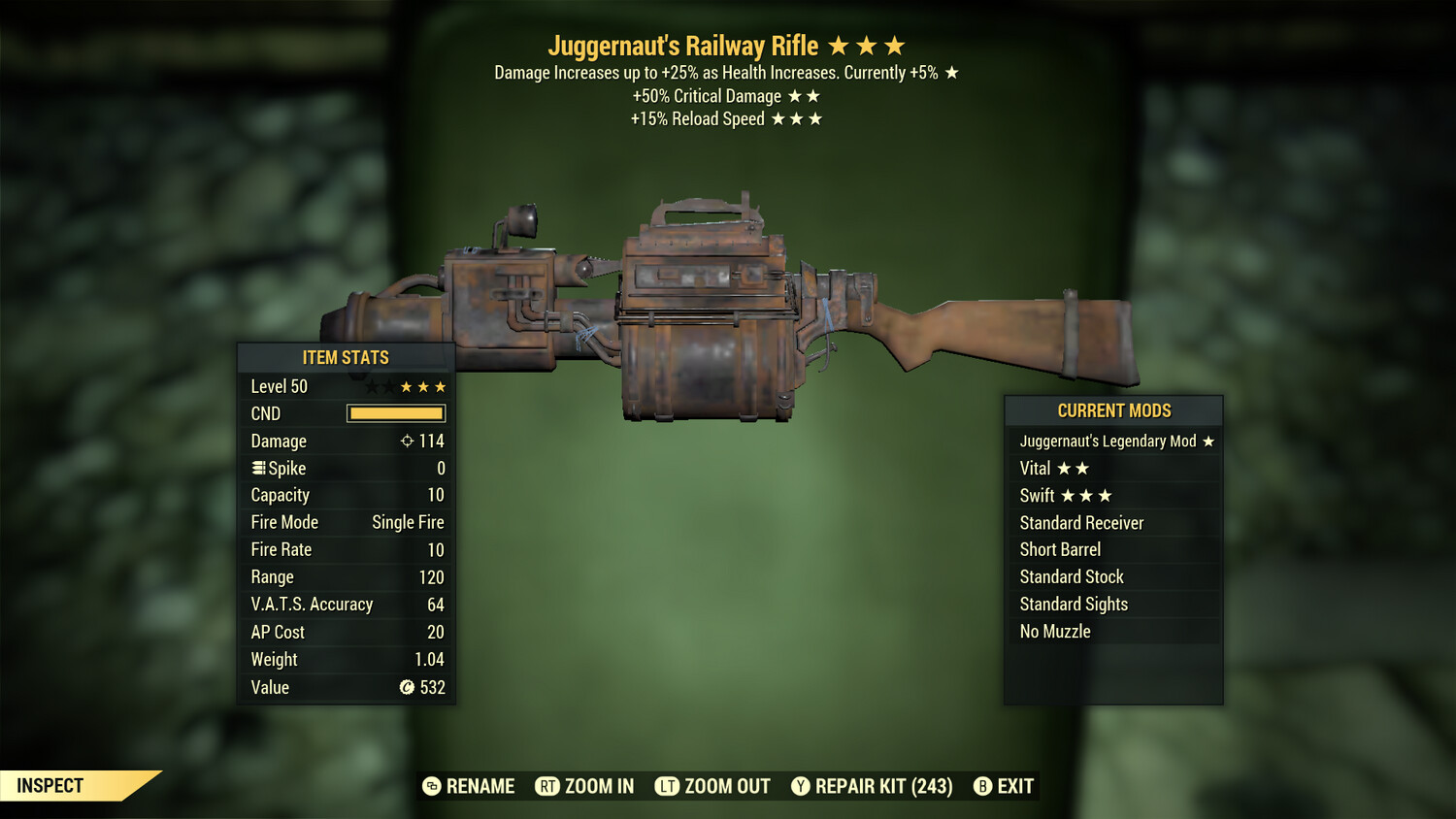Click the Y button icon beside Repair Kit
Screen dimensions: 1456x819
(x=802, y=786)
